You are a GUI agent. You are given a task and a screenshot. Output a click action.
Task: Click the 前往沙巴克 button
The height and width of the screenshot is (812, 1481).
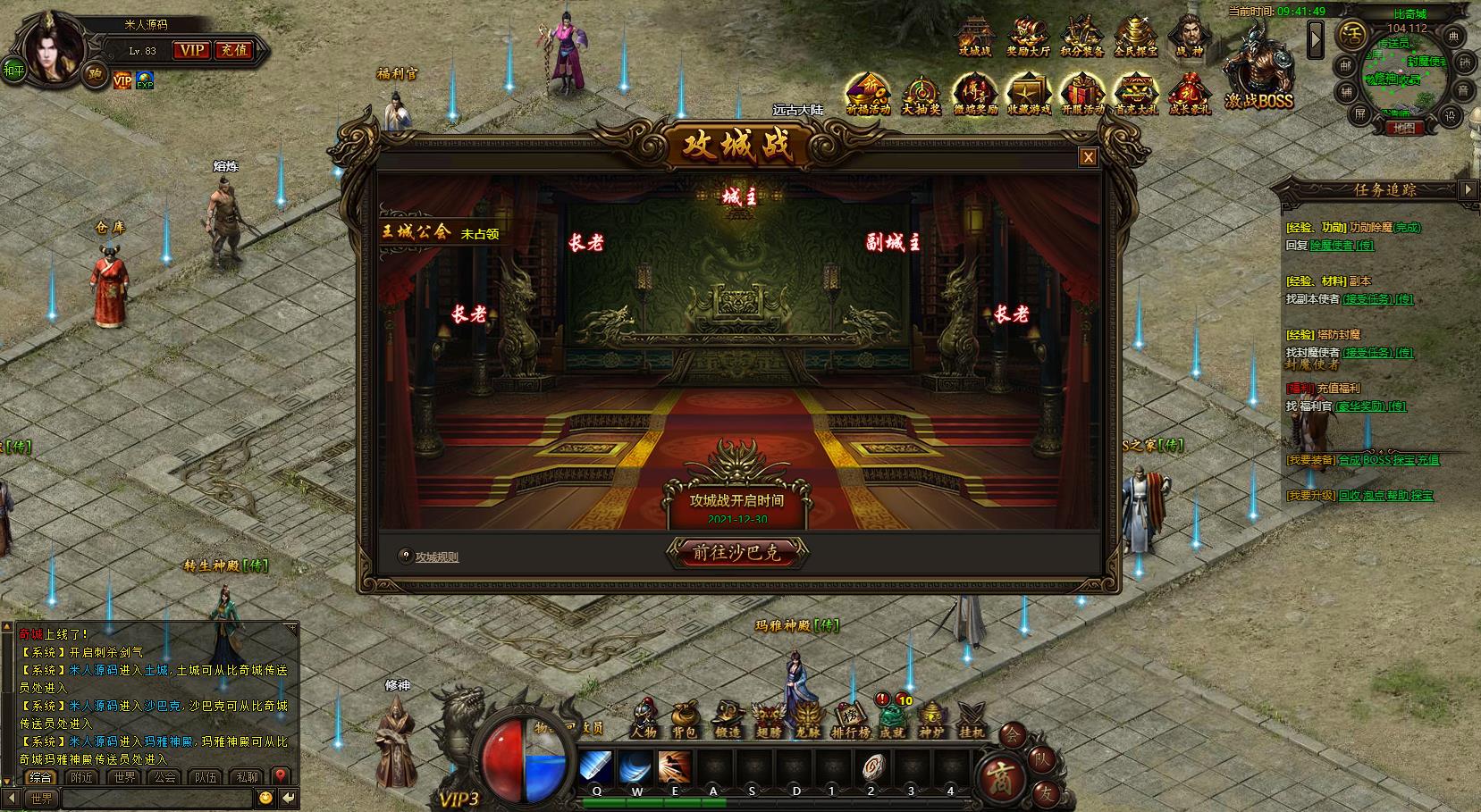point(737,552)
